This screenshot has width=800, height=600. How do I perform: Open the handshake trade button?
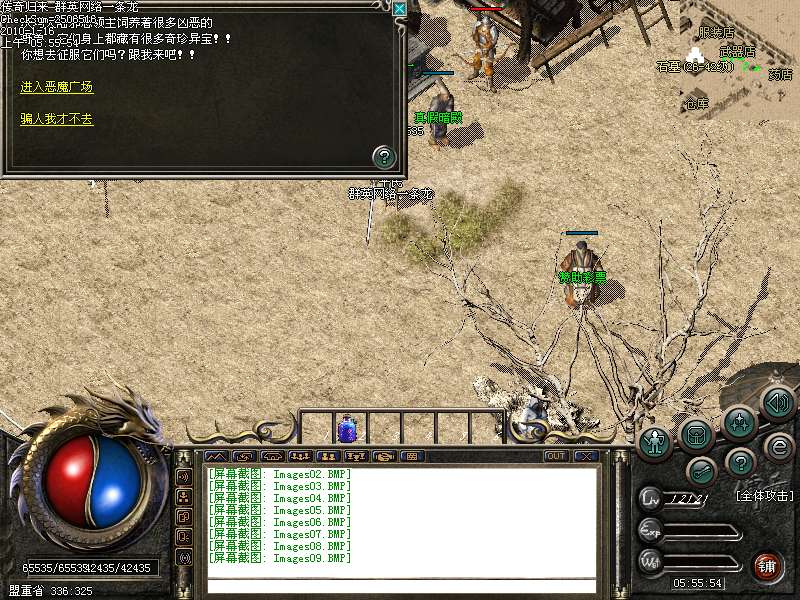[383, 456]
